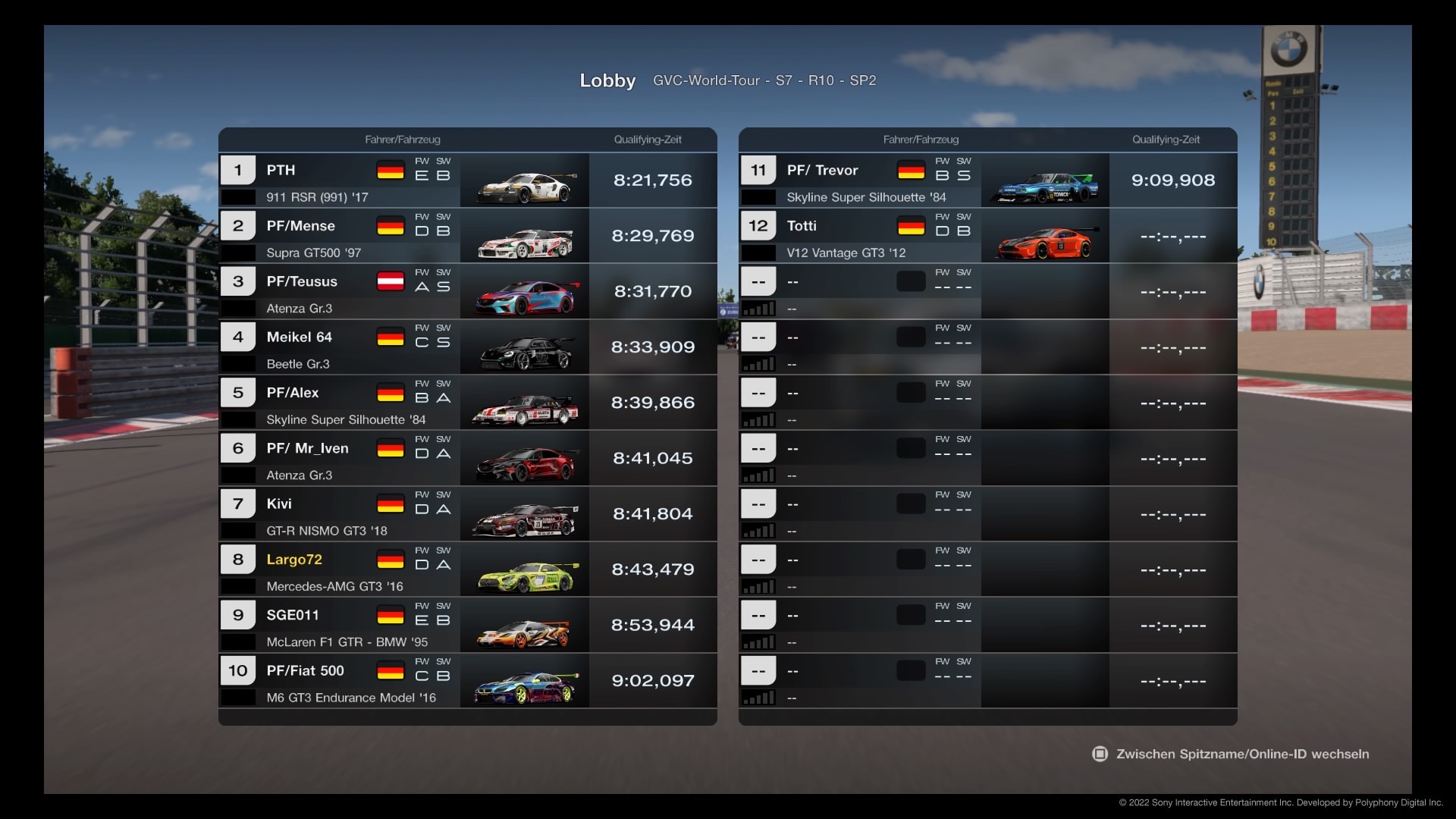Screen dimensions: 1456x819
Task: Click the German flag next to PTH
Action: point(391,170)
